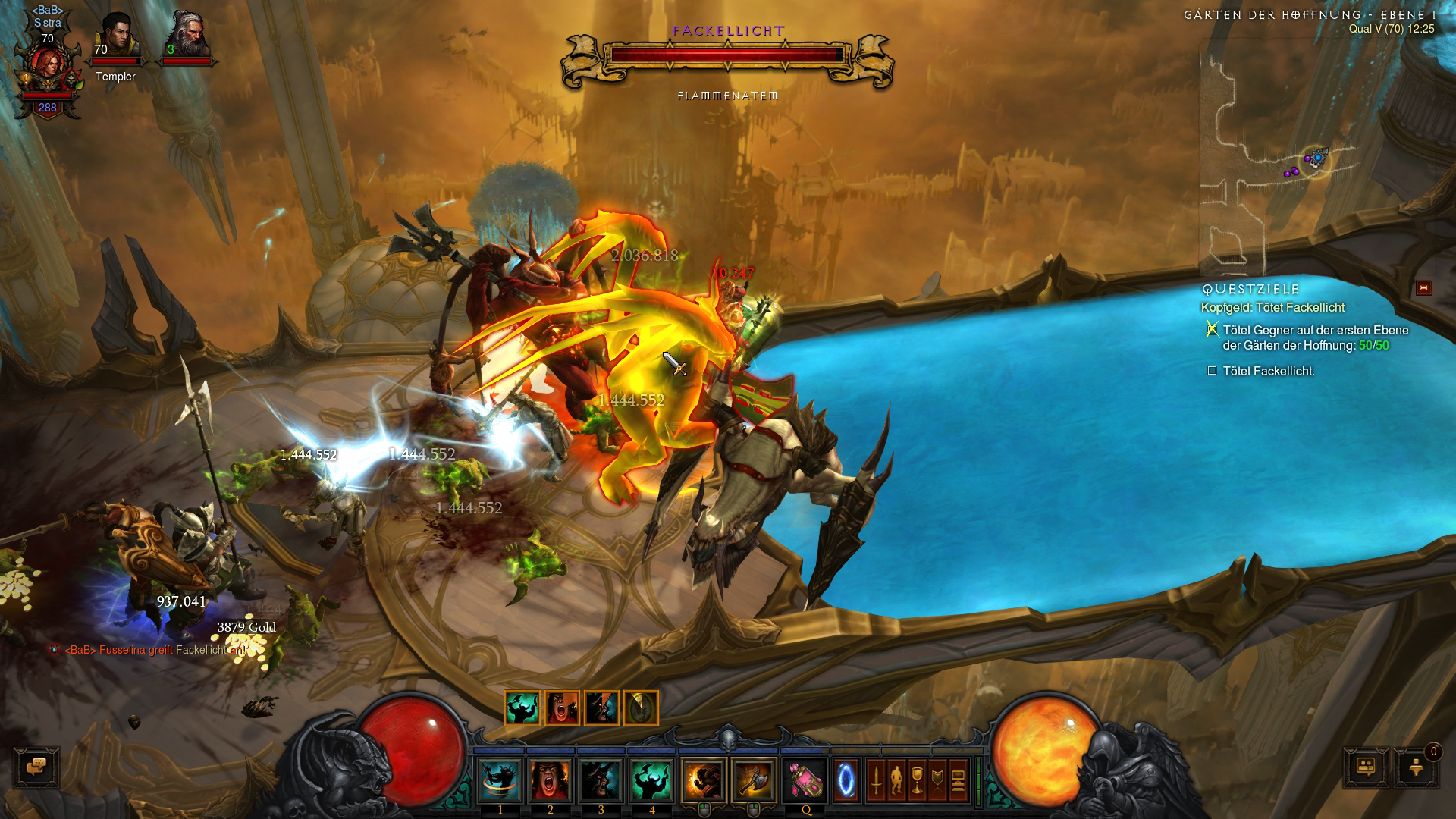Open the skills menu sword button
This screenshot has width=1456, height=819.
pyautogui.click(x=876, y=780)
